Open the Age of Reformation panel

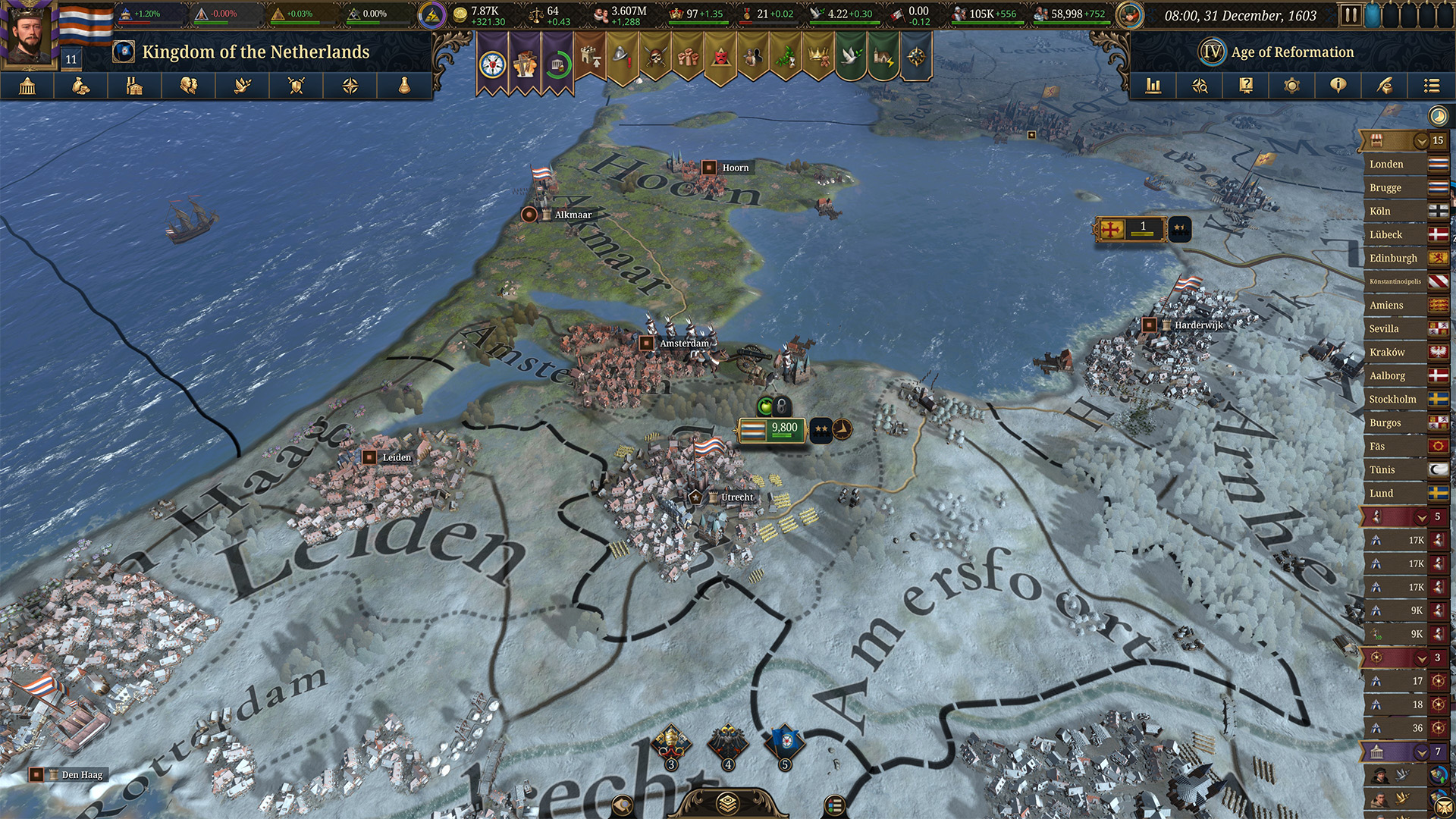coord(1279,52)
